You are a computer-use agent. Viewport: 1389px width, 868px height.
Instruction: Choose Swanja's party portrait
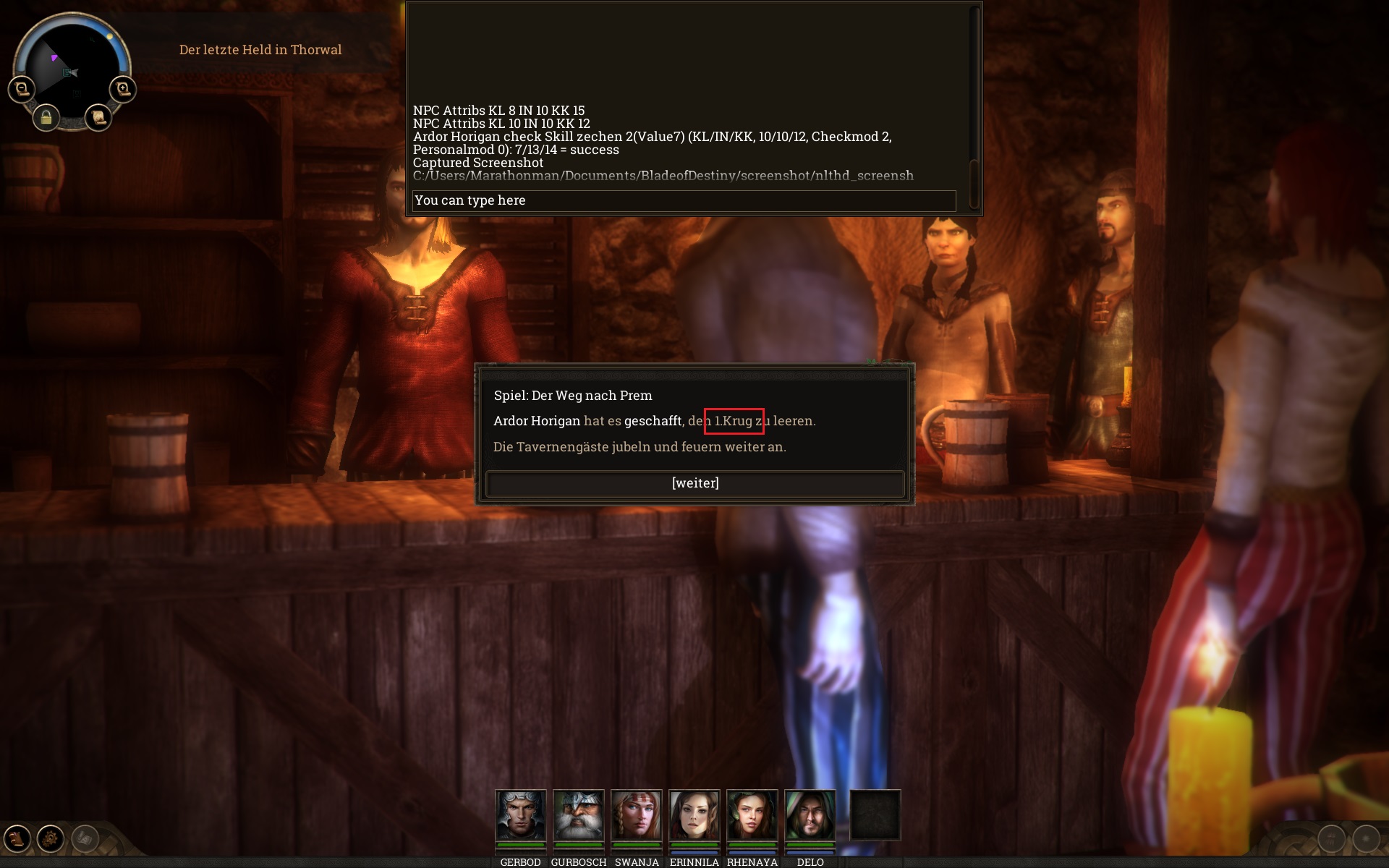(x=636, y=815)
